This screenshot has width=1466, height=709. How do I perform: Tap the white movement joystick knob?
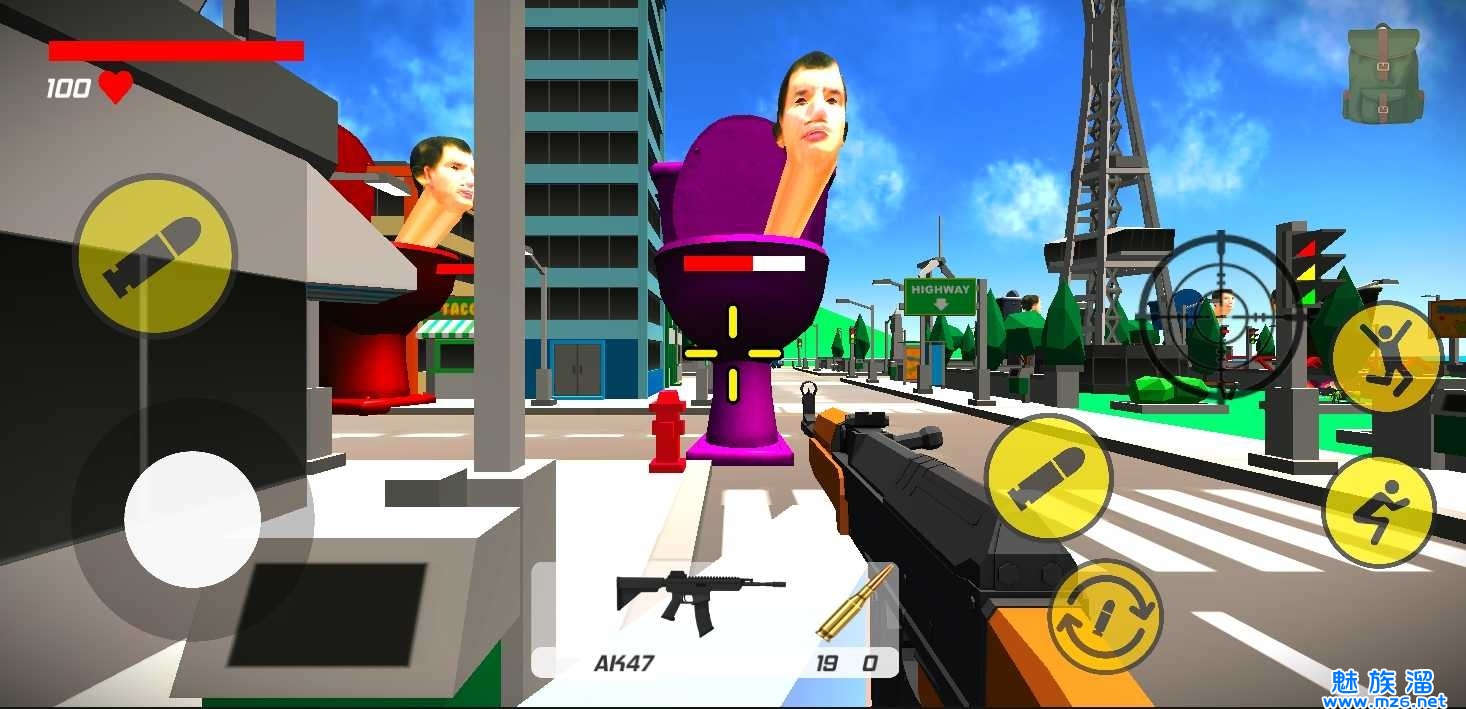click(x=192, y=519)
